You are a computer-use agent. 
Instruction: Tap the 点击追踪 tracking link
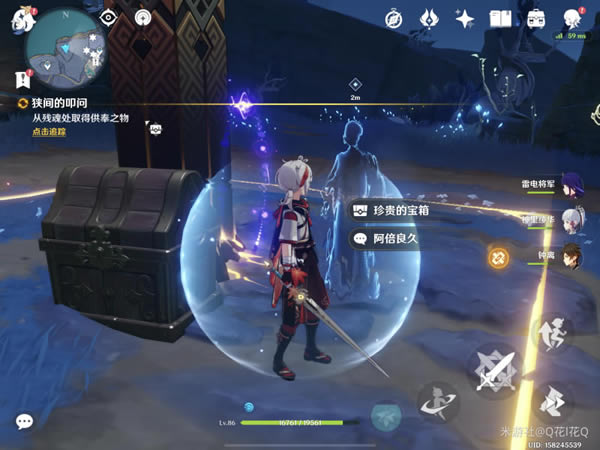tap(49, 132)
